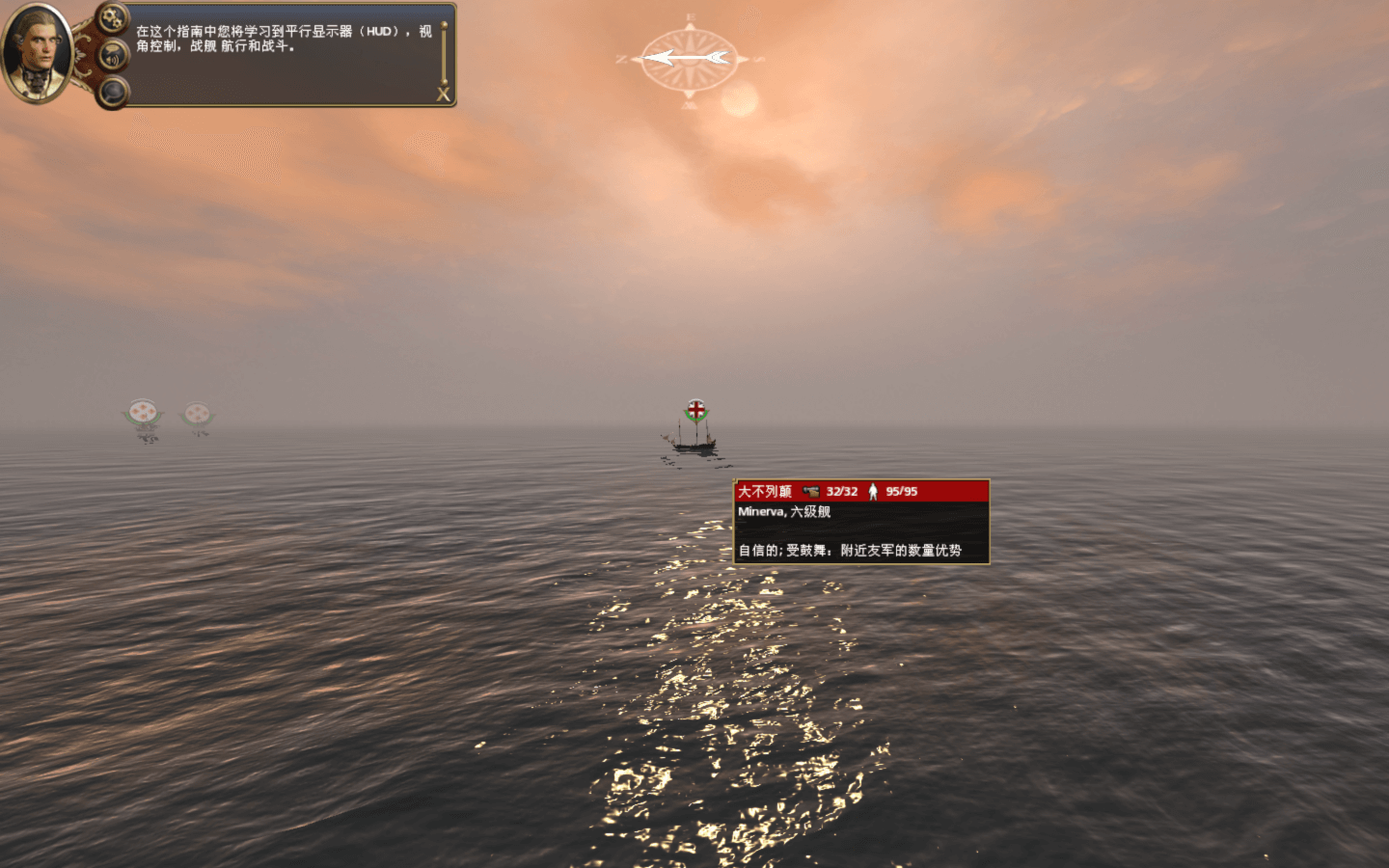Image resolution: width=1389 pixels, height=868 pixels.
Task: Click the wind direction compass
Action: coord(689,58)
